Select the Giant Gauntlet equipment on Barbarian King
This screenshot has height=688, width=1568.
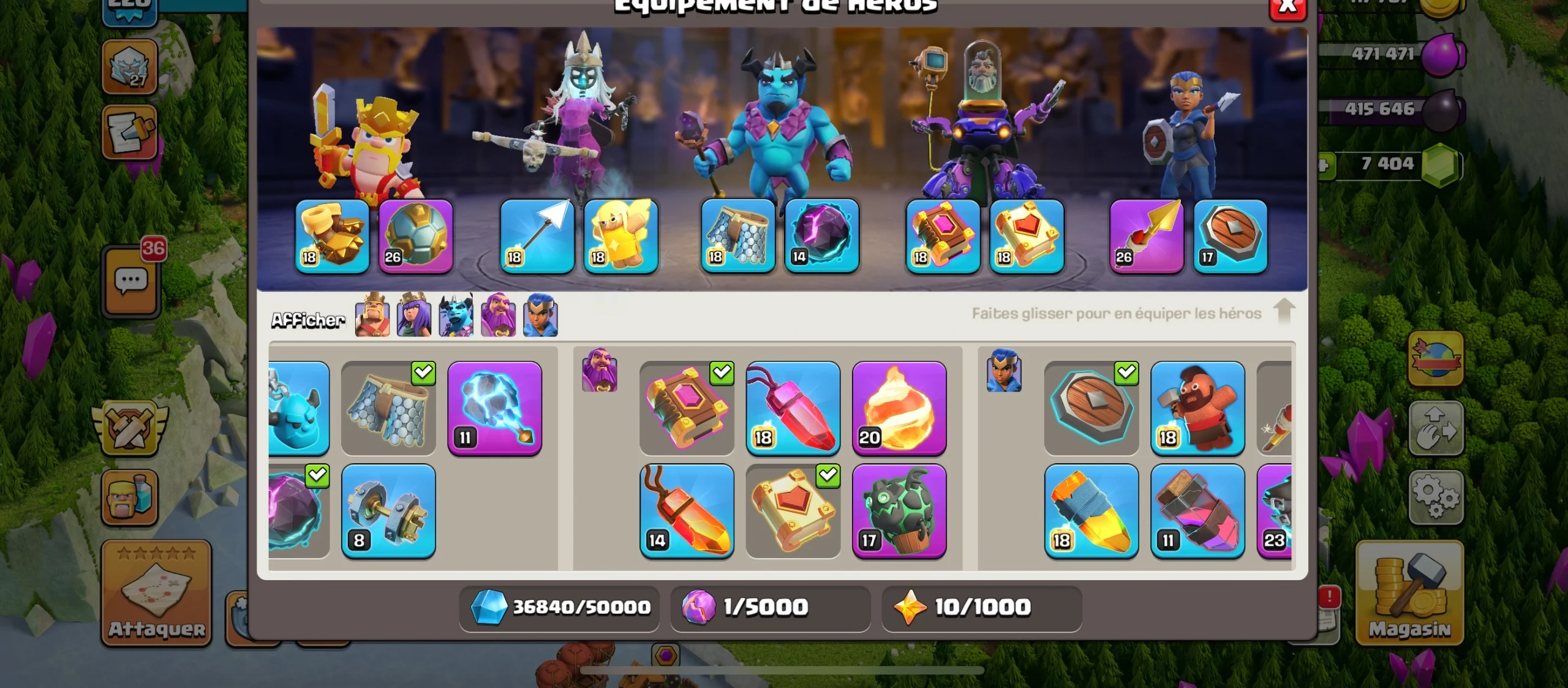click(x=333, y=238)
